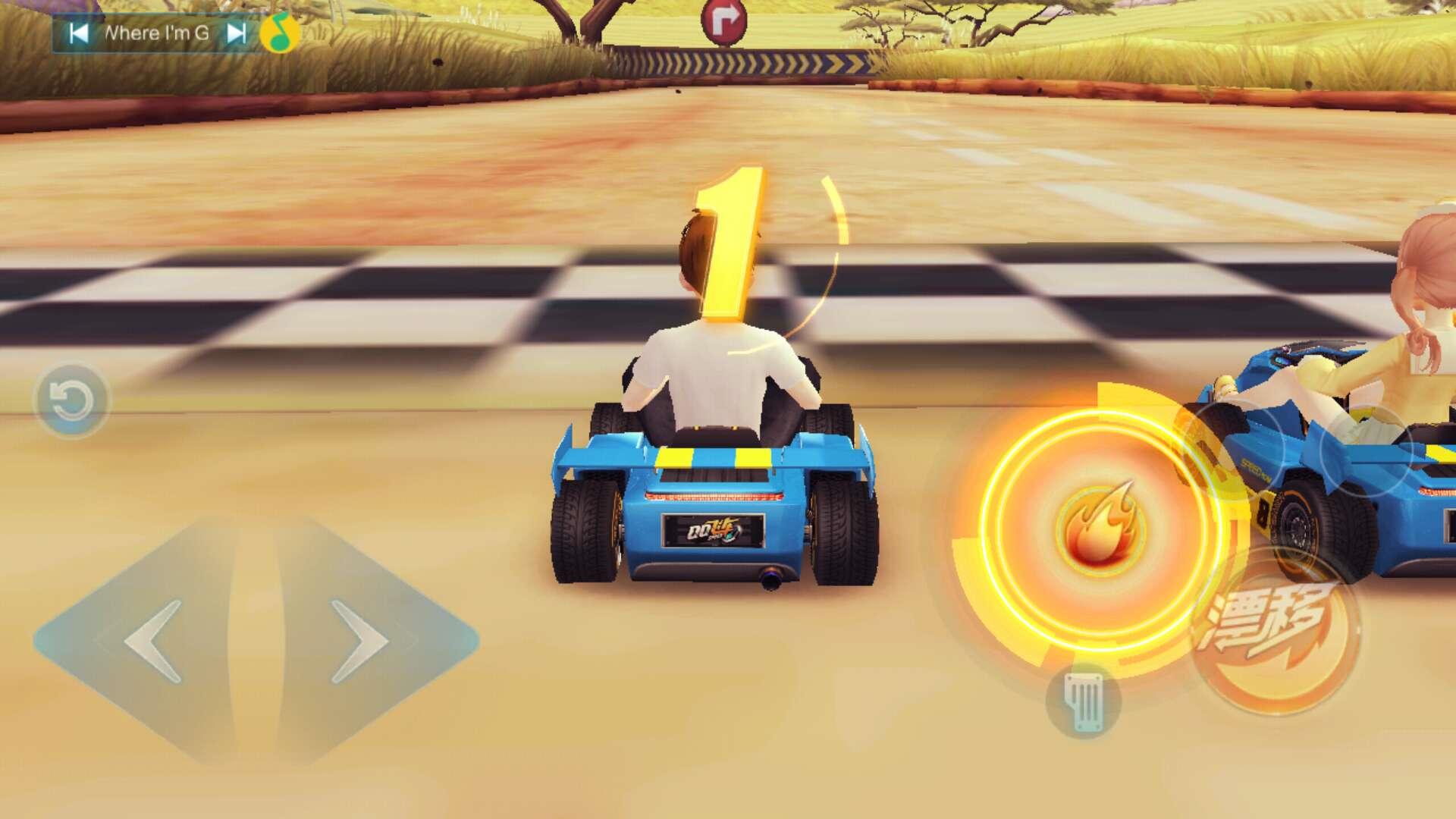Activate the flame nitro boost button
The image size is (1456, 819).
pyautogui.click(x=1097, y=525)
